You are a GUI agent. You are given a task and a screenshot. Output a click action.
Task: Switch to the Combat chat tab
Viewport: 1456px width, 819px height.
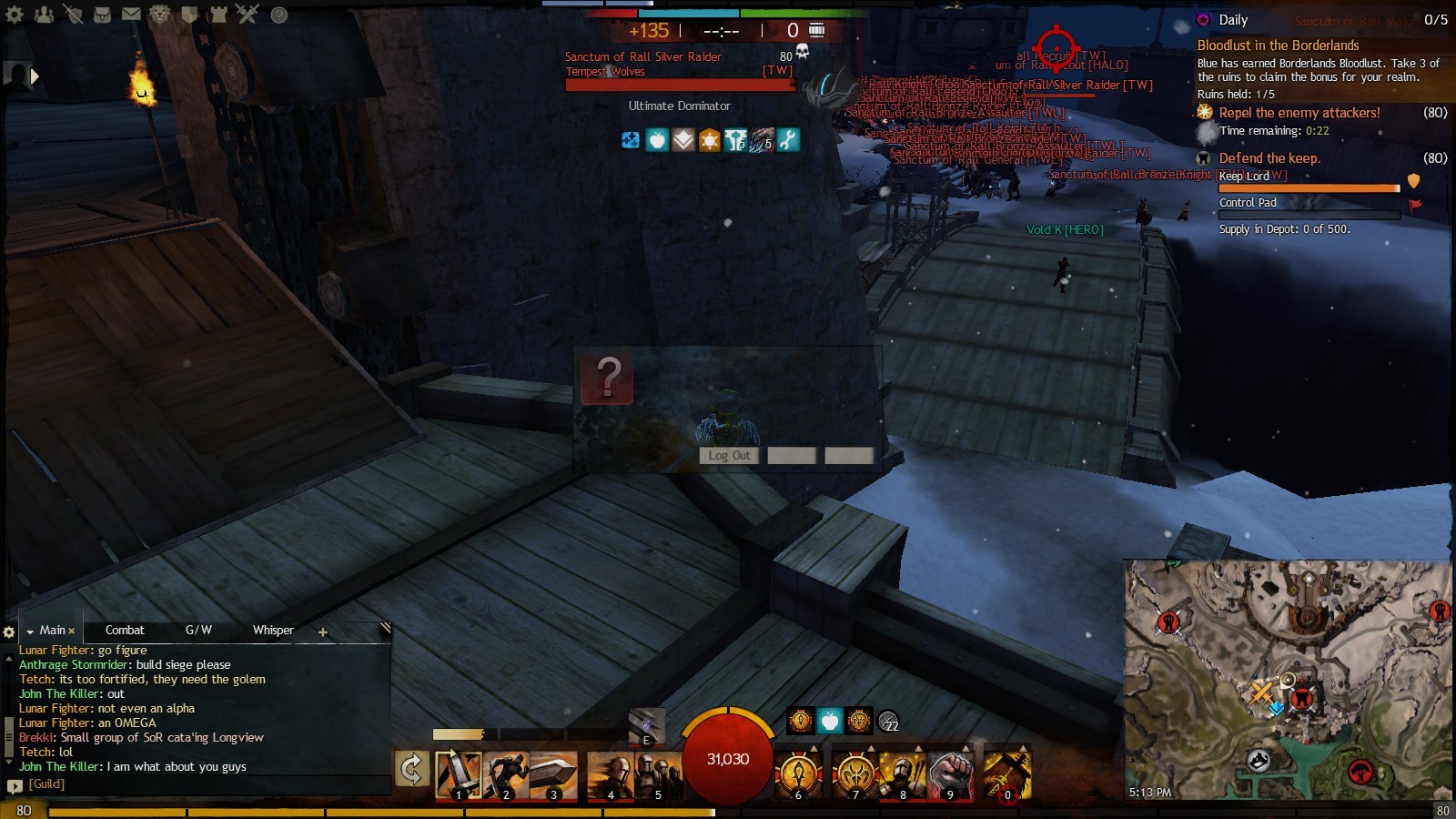coord(125,630)
